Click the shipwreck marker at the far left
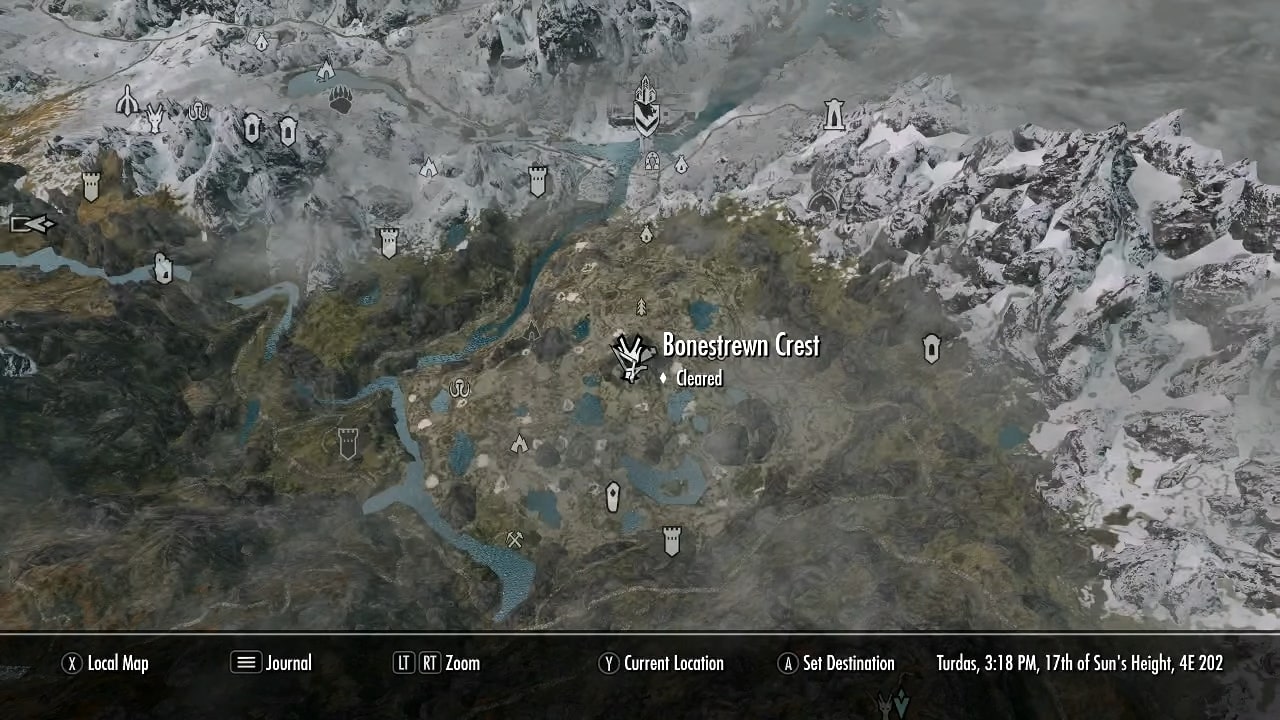Screen dimensions: 1280x720 coord(30,225)
